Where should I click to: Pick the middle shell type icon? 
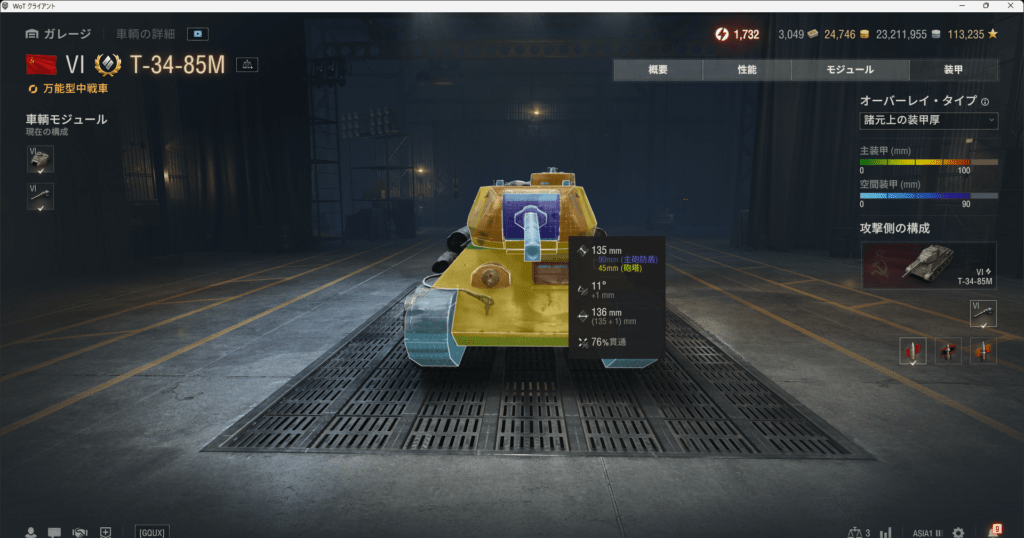coord(948,351)
